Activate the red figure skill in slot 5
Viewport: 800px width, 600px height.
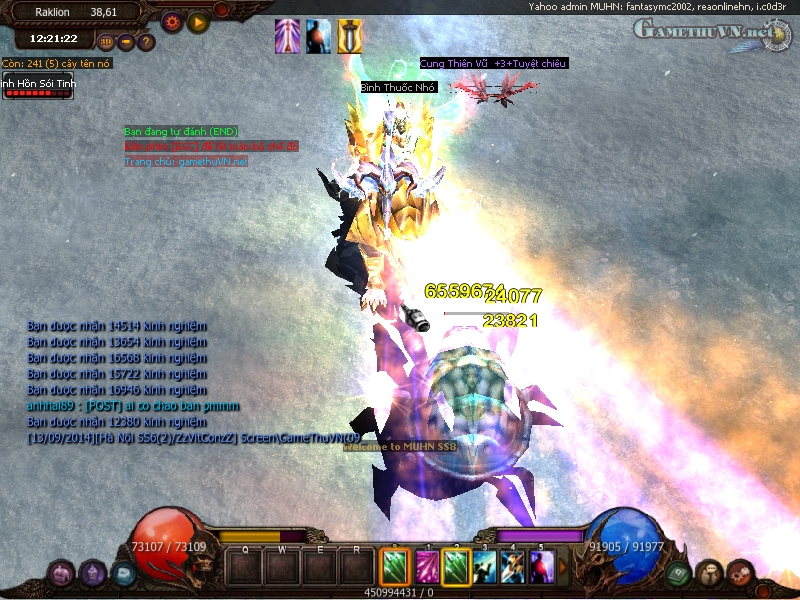(543, 567)
